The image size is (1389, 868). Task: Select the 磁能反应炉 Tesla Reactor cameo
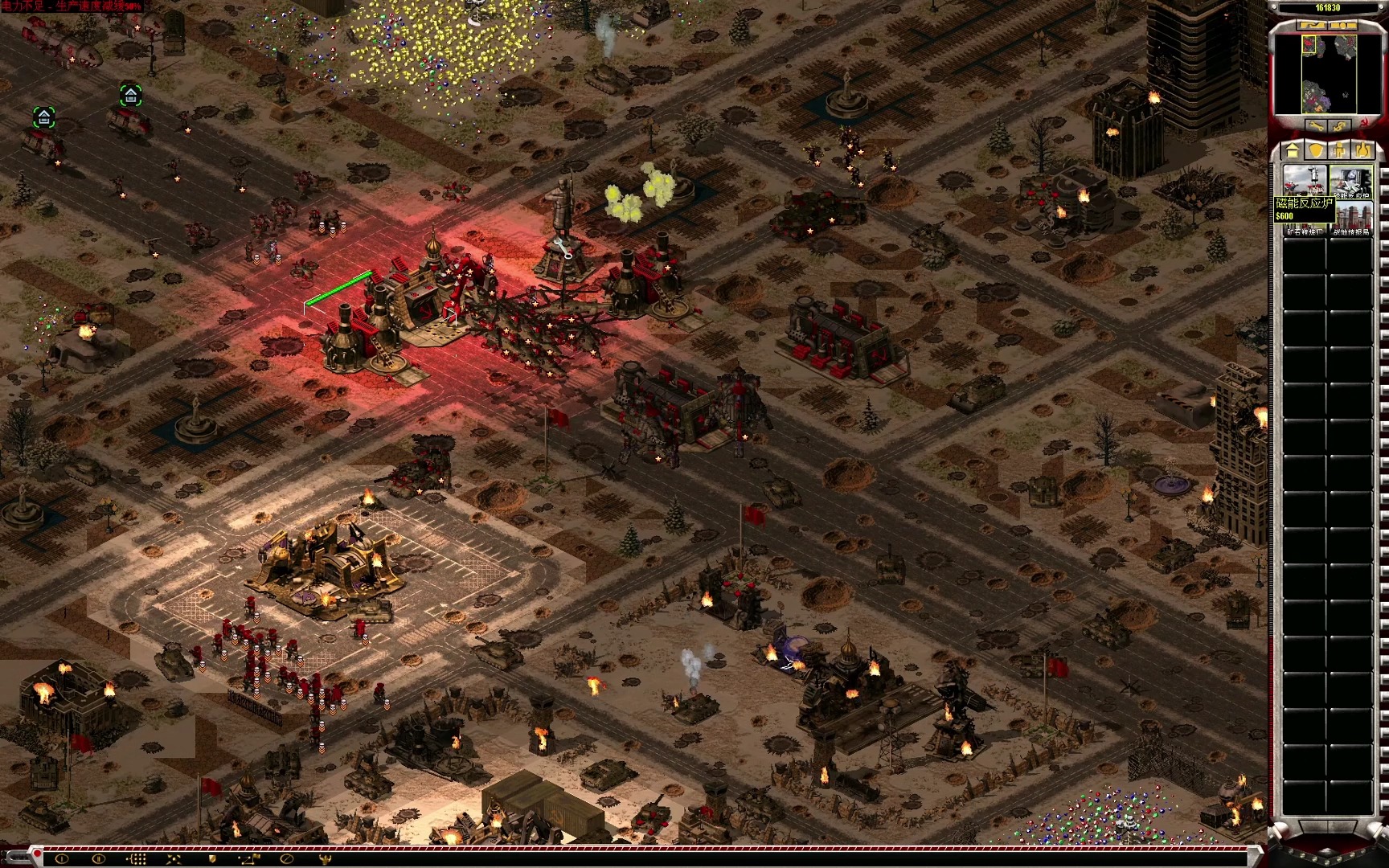[1350, 181]
